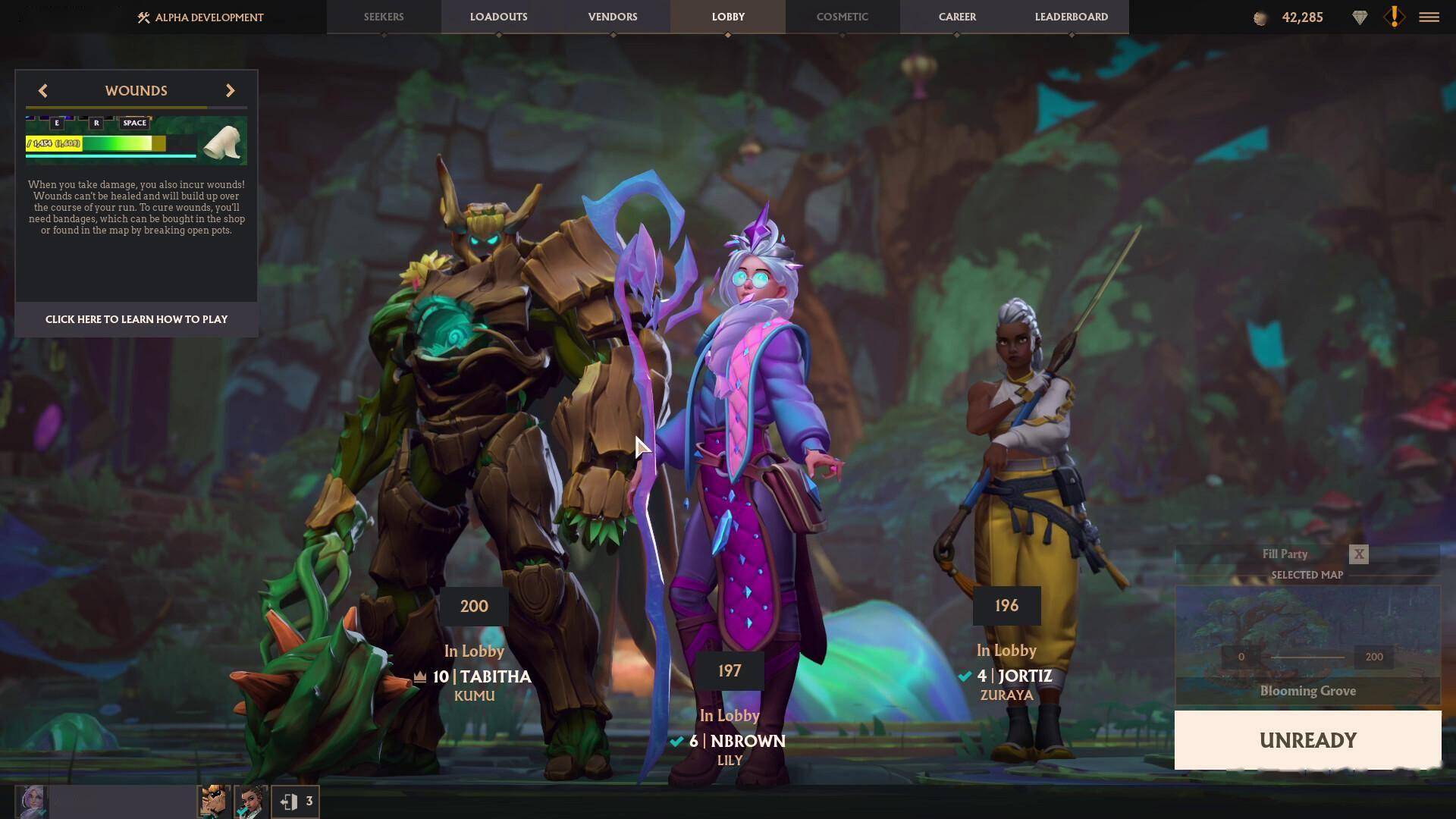Select the Lily portrait in party bar
Viewport: 1456px width, 819px height.
(x=32, y=802)
